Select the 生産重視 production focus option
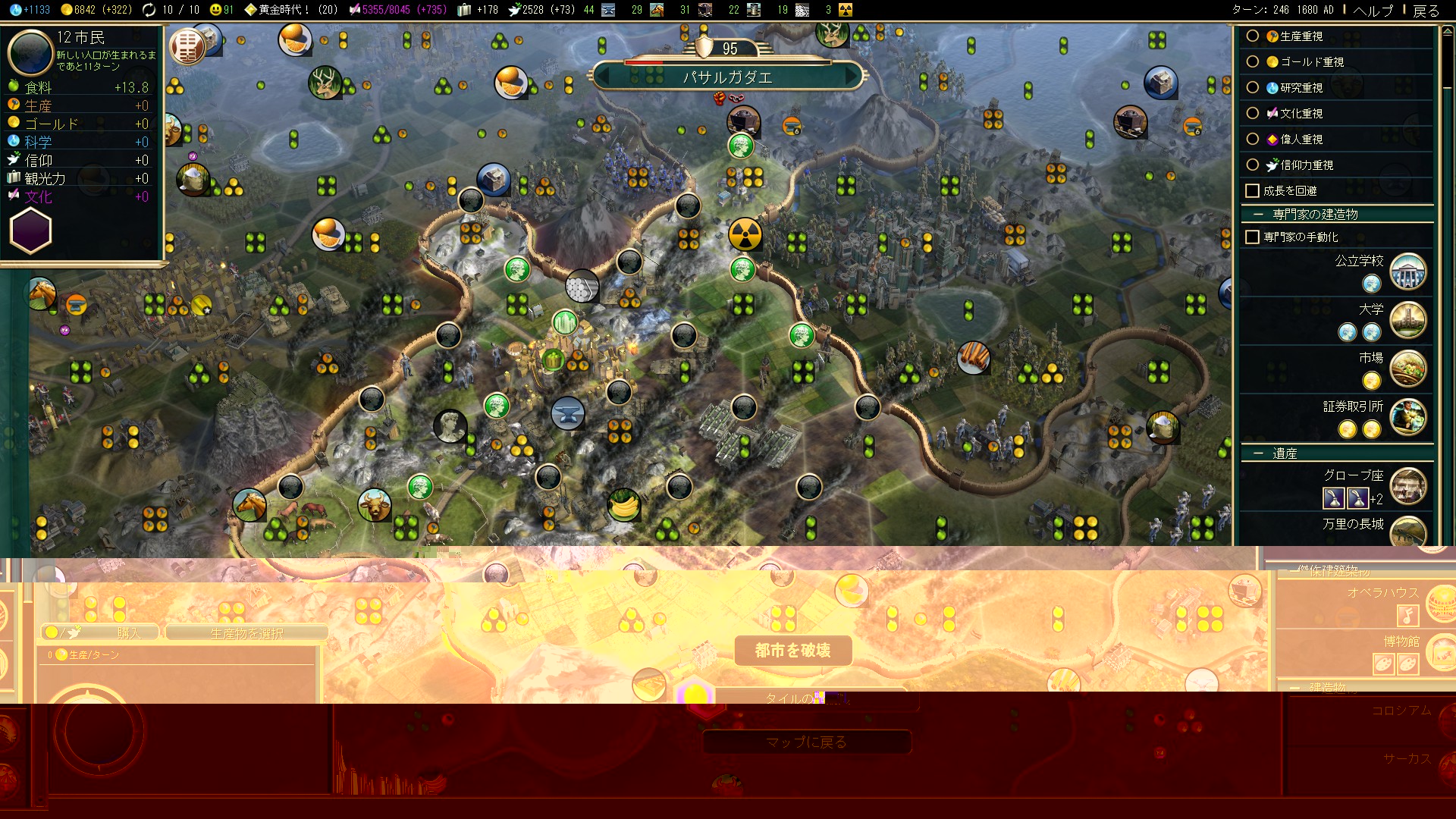The height and width of the screenshot is (819, 1456). pyautogui.click(x=1253, y=36)
